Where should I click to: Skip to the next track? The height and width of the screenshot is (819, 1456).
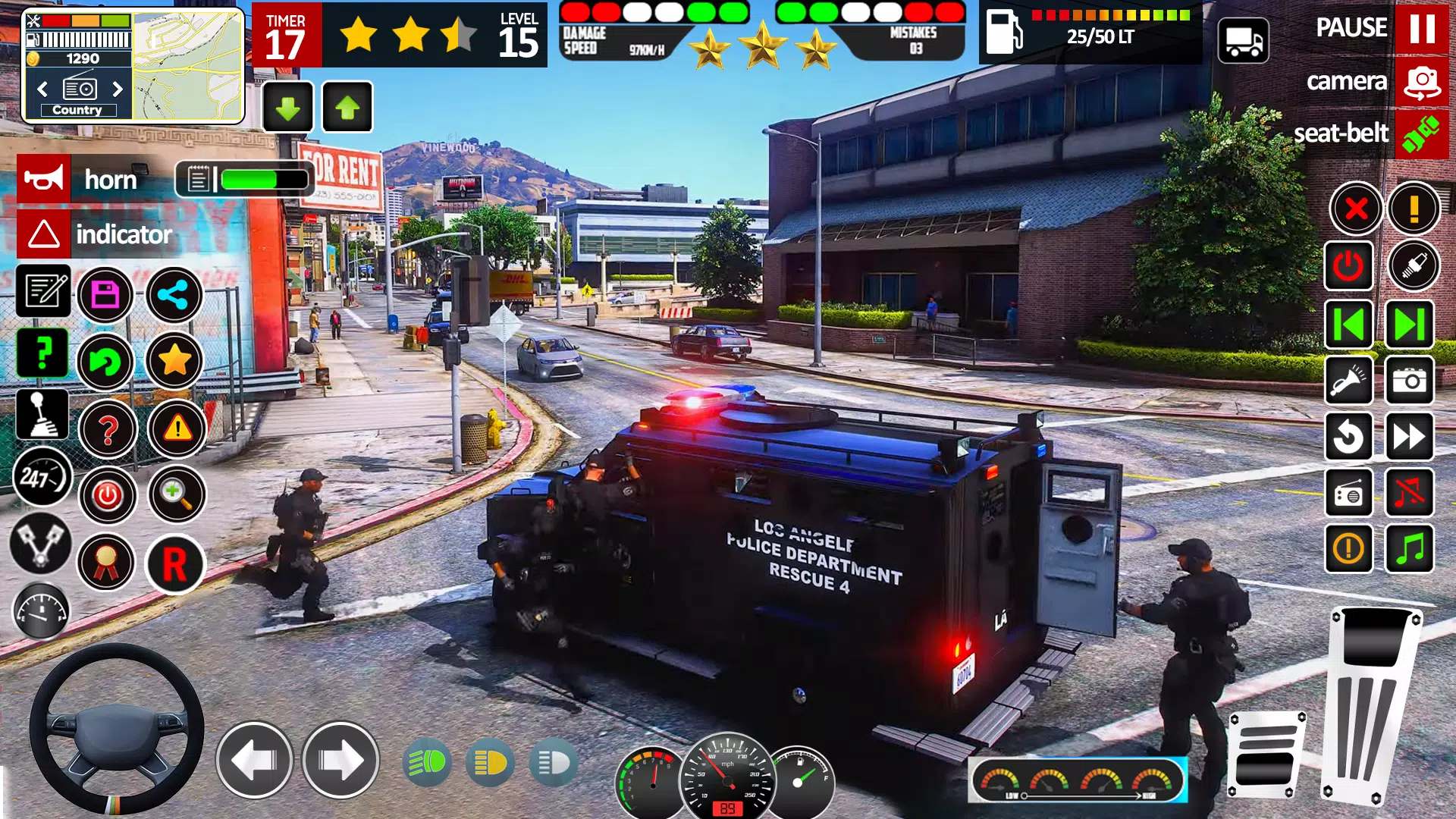[x=1409, y=325]
